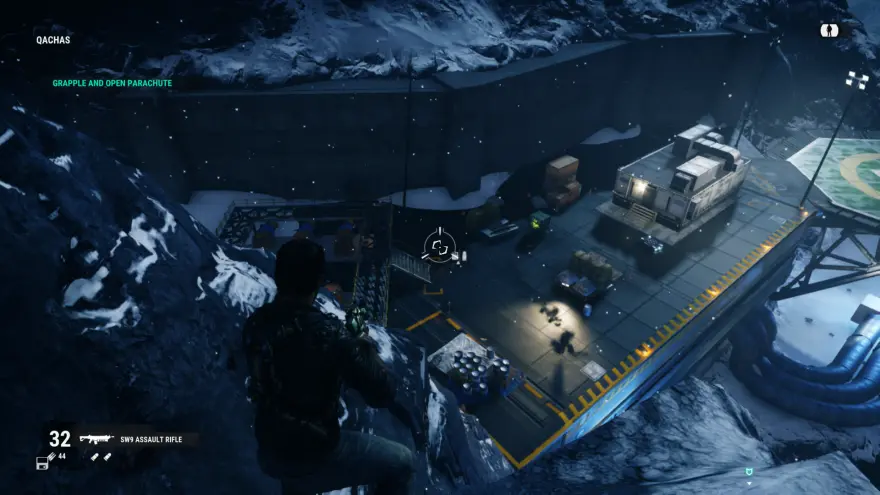Select the SW9 Assault Rifle weapon icon
This screenshot has width=880, height=495.
96,439
